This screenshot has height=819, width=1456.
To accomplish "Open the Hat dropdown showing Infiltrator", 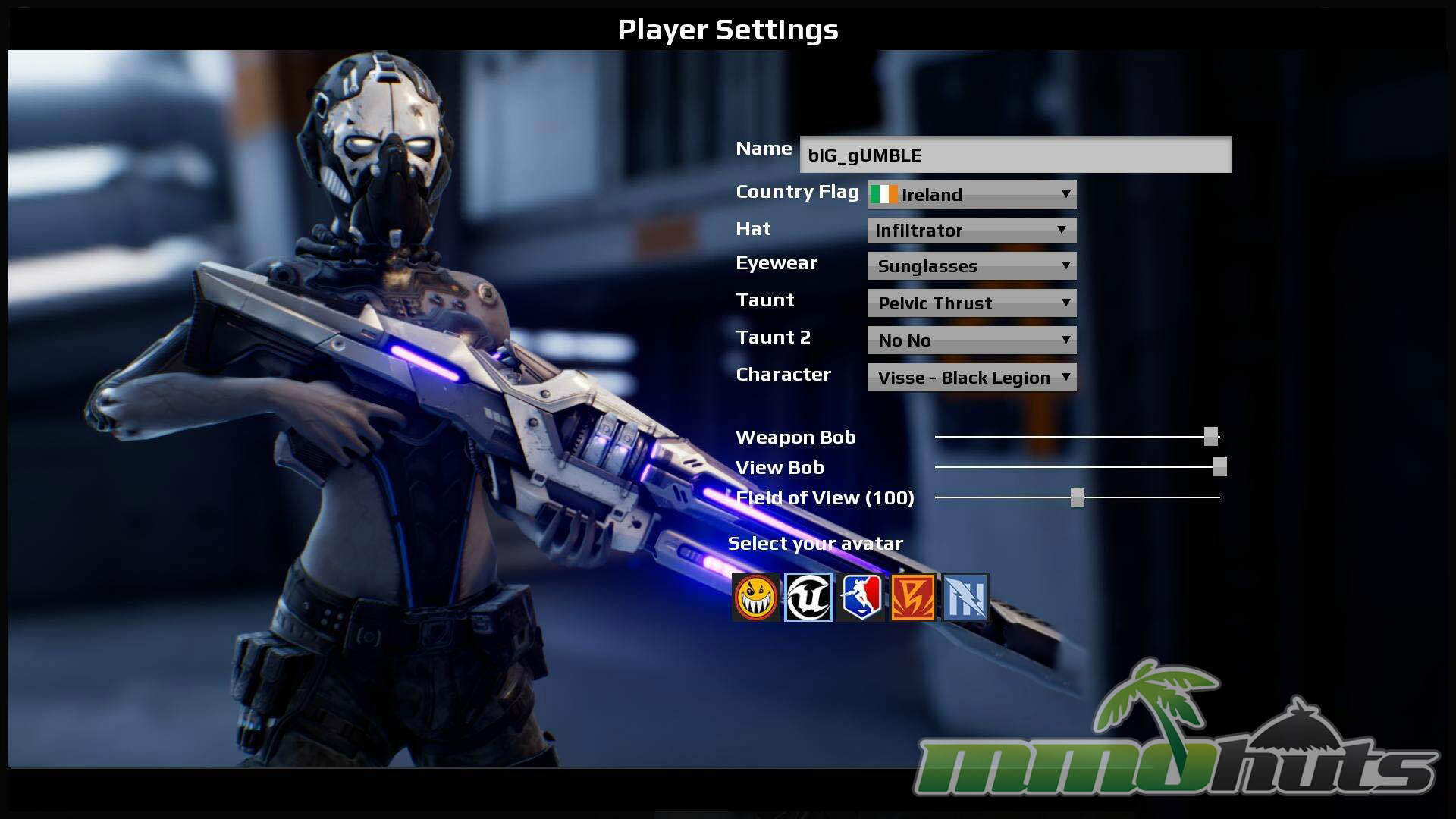I will (x=971, y=231).
